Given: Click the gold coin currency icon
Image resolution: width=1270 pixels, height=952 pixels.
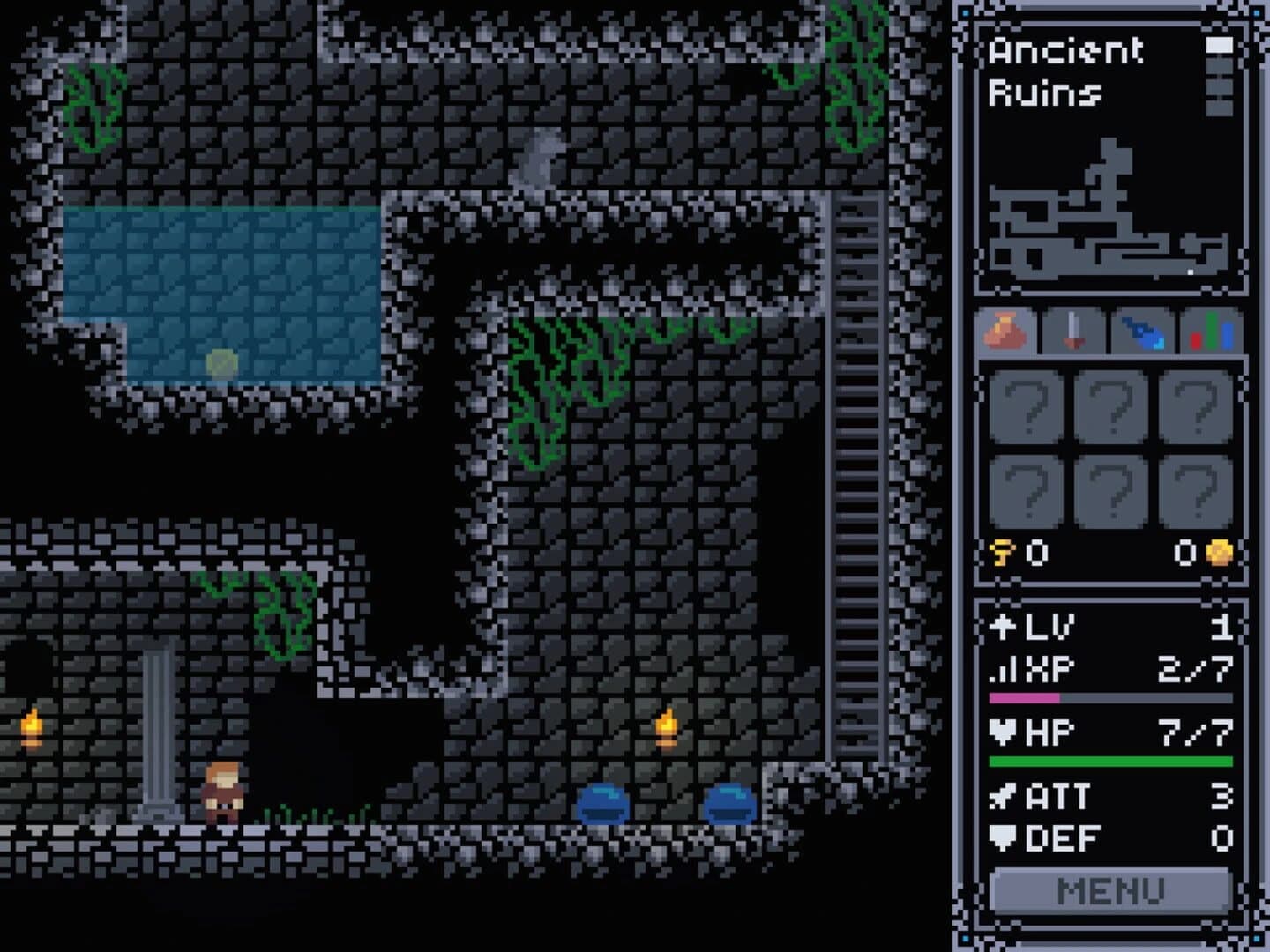Looking at the screenshot, I should pyautogui.click(x=1218, y=551).
